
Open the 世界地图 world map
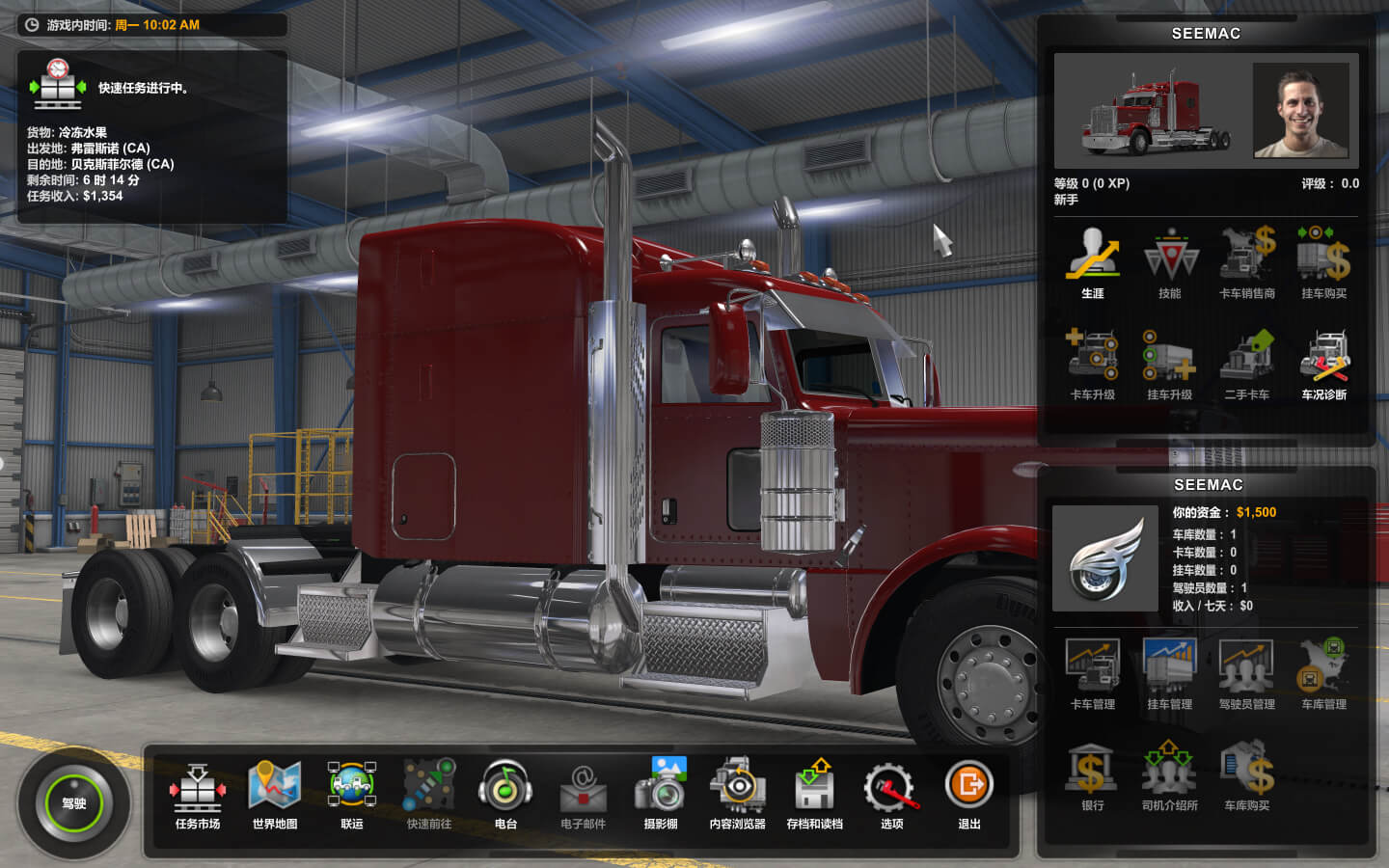coord(275,793)
